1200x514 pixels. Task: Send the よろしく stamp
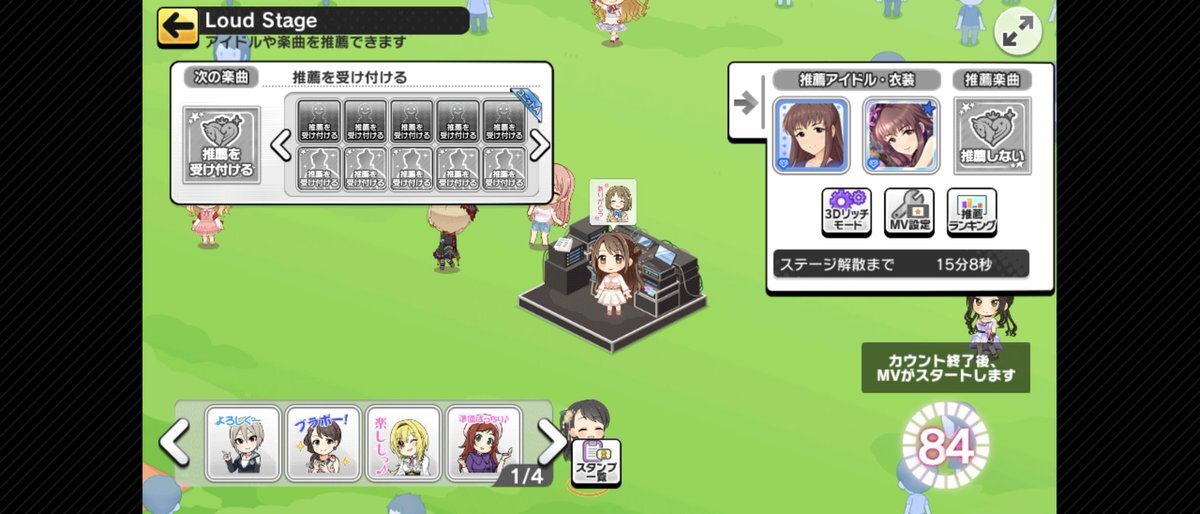point(243,442)
